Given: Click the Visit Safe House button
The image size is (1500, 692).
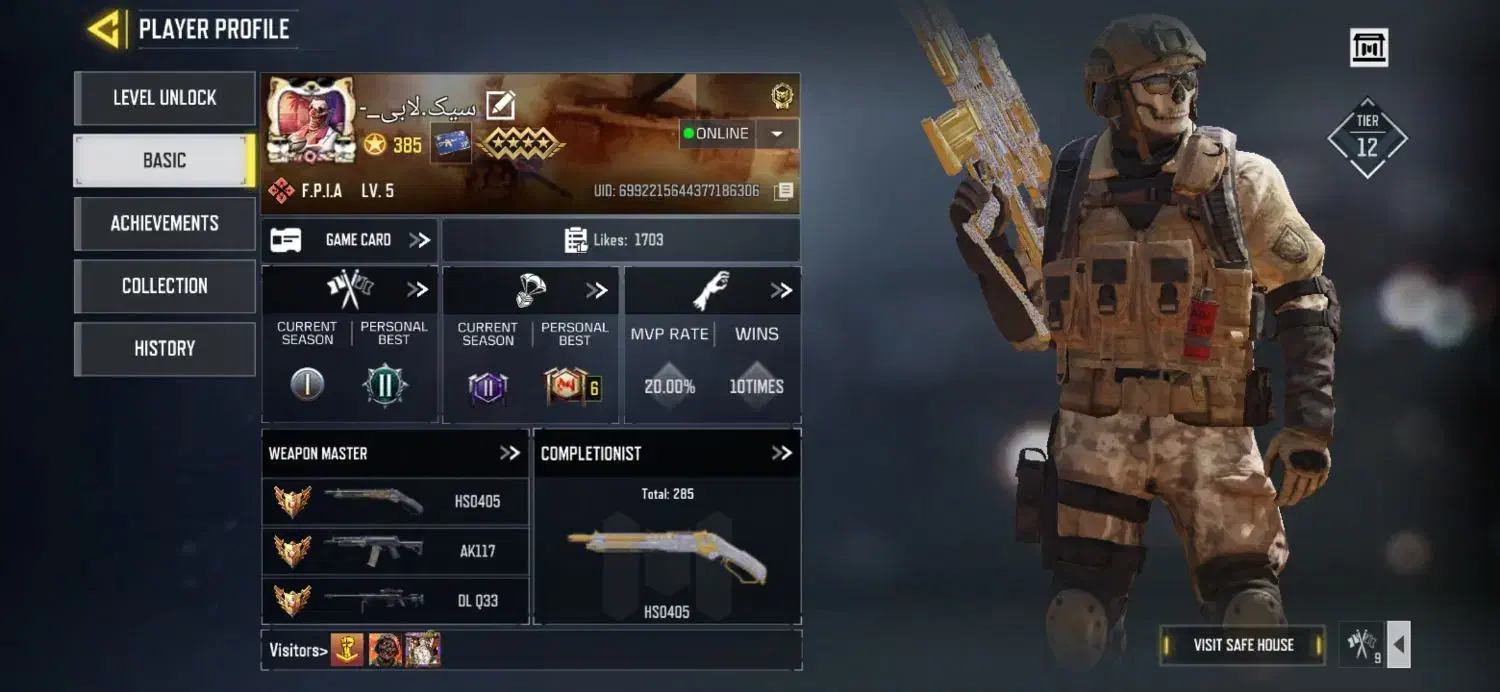Looking at the screenshot, I should point(1243,645).
